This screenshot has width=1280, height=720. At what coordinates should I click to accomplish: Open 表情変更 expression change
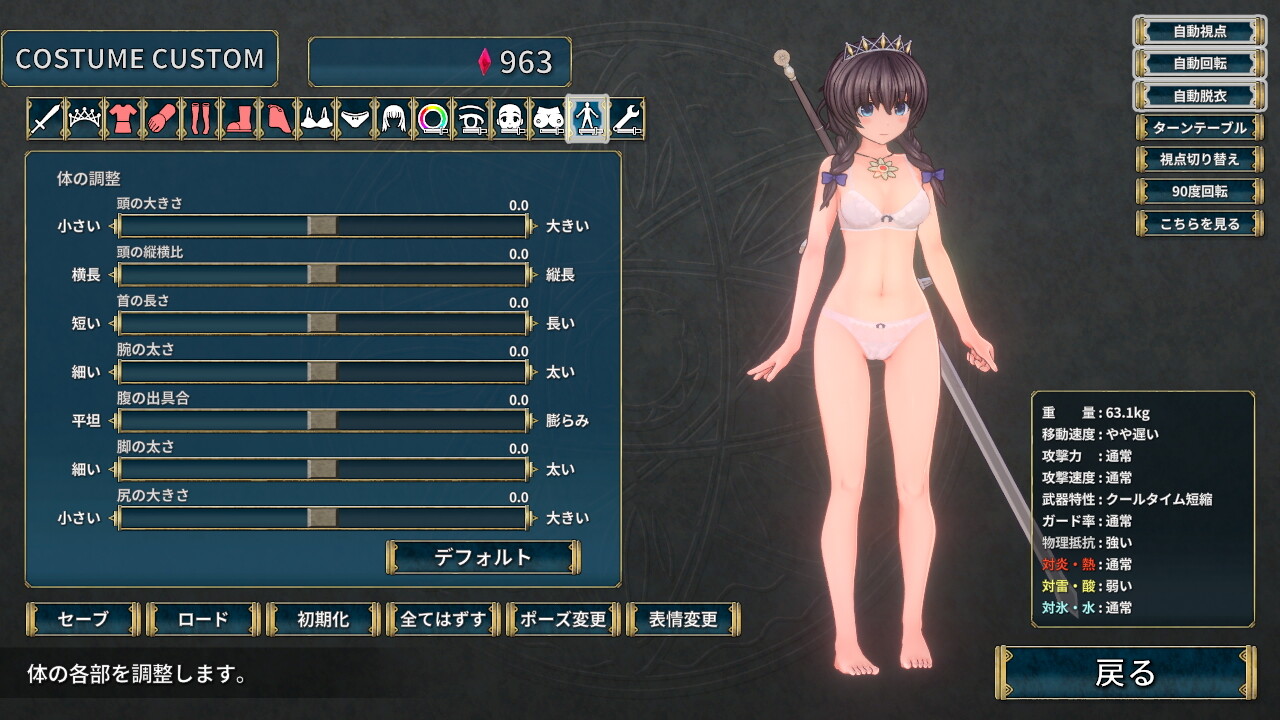point(683,619)
